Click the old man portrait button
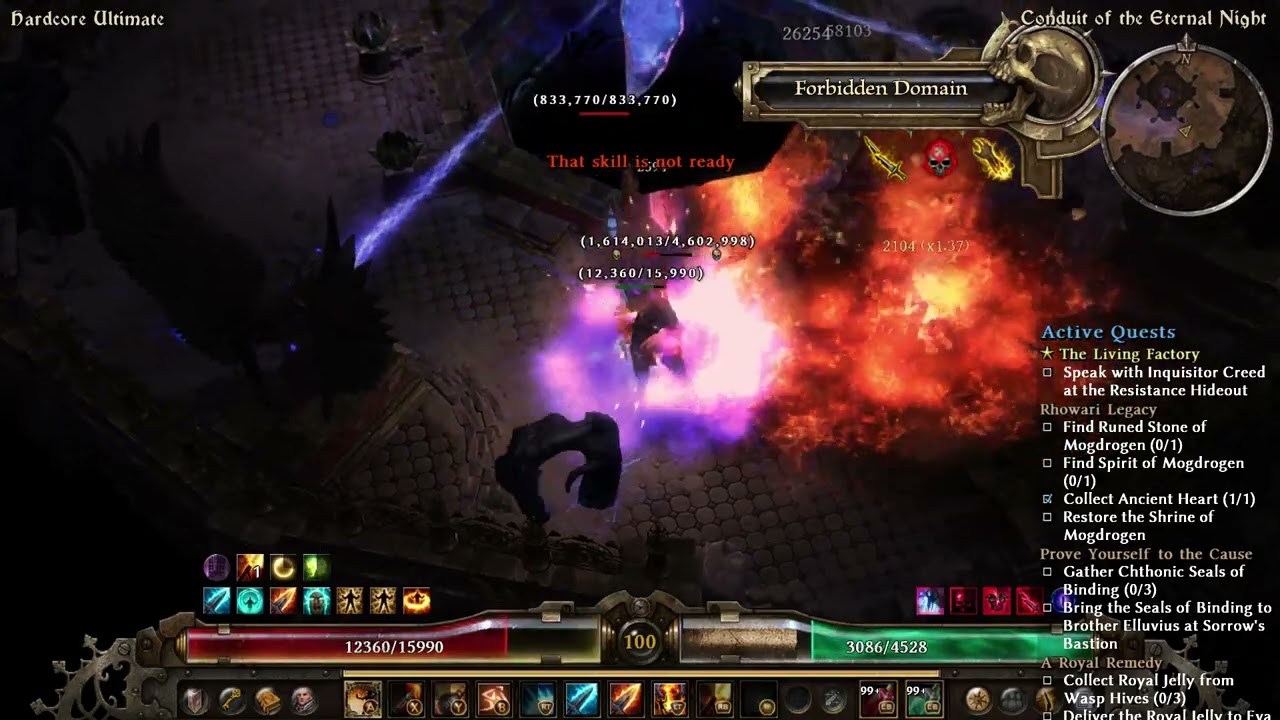Image resolution: width=1280 pixels, height=720 pixels. click(302, 700)
